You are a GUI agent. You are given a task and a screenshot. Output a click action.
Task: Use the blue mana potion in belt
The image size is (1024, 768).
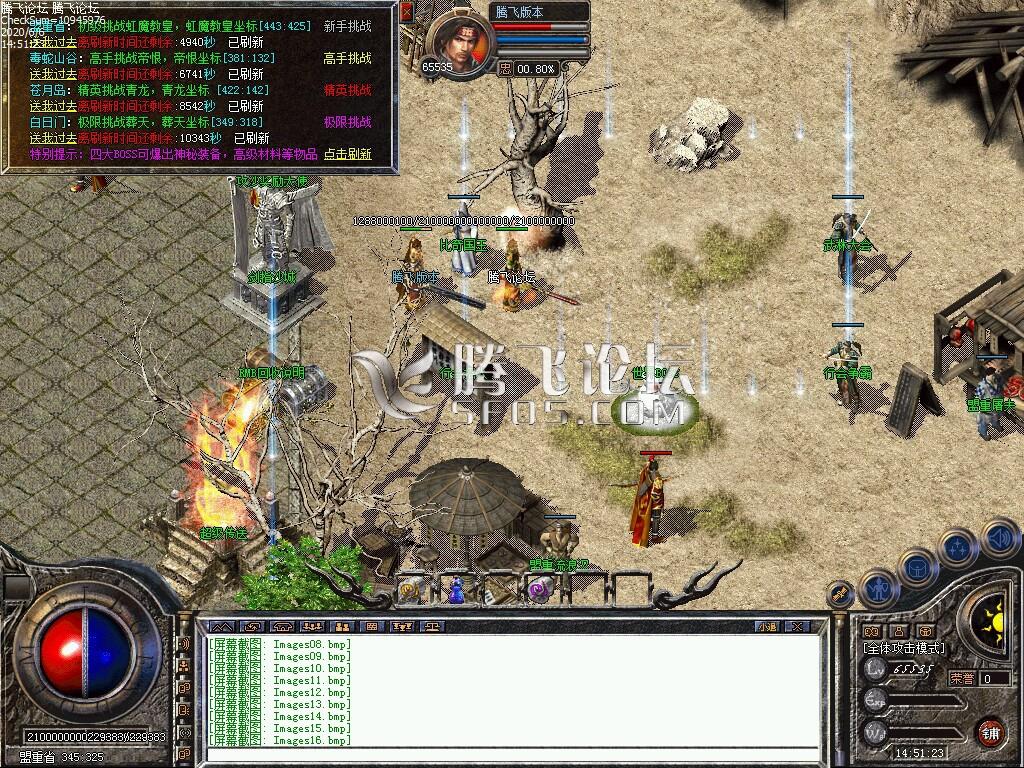[456, 590]
